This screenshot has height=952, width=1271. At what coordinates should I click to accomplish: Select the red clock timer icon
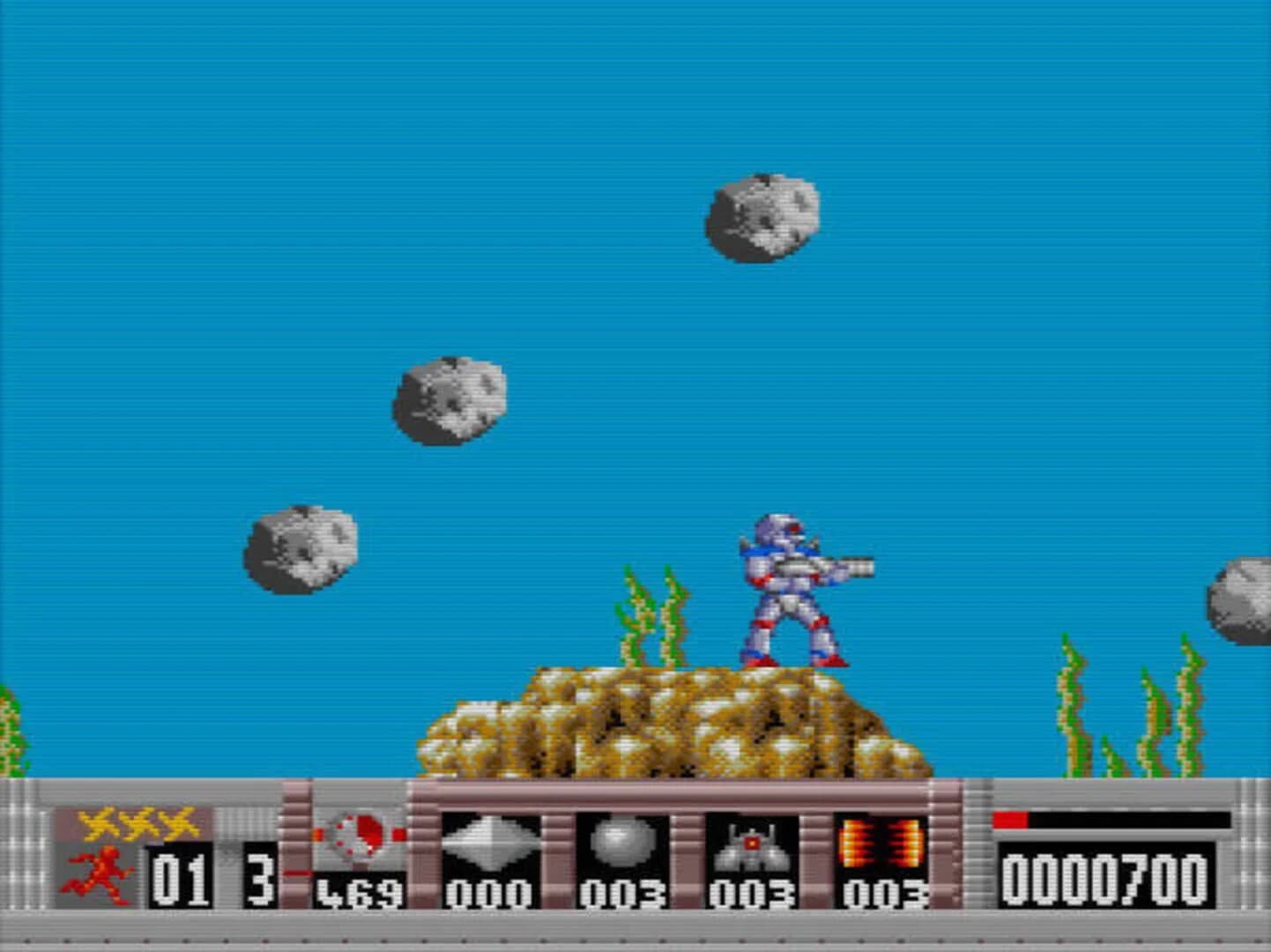(x=357, y=833)
